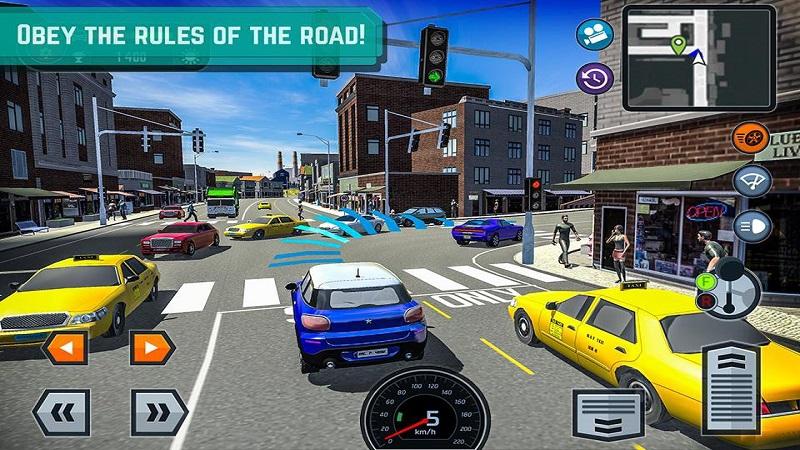Activate the right turn signal
800x450 pixels.
[x=152, y=347]
